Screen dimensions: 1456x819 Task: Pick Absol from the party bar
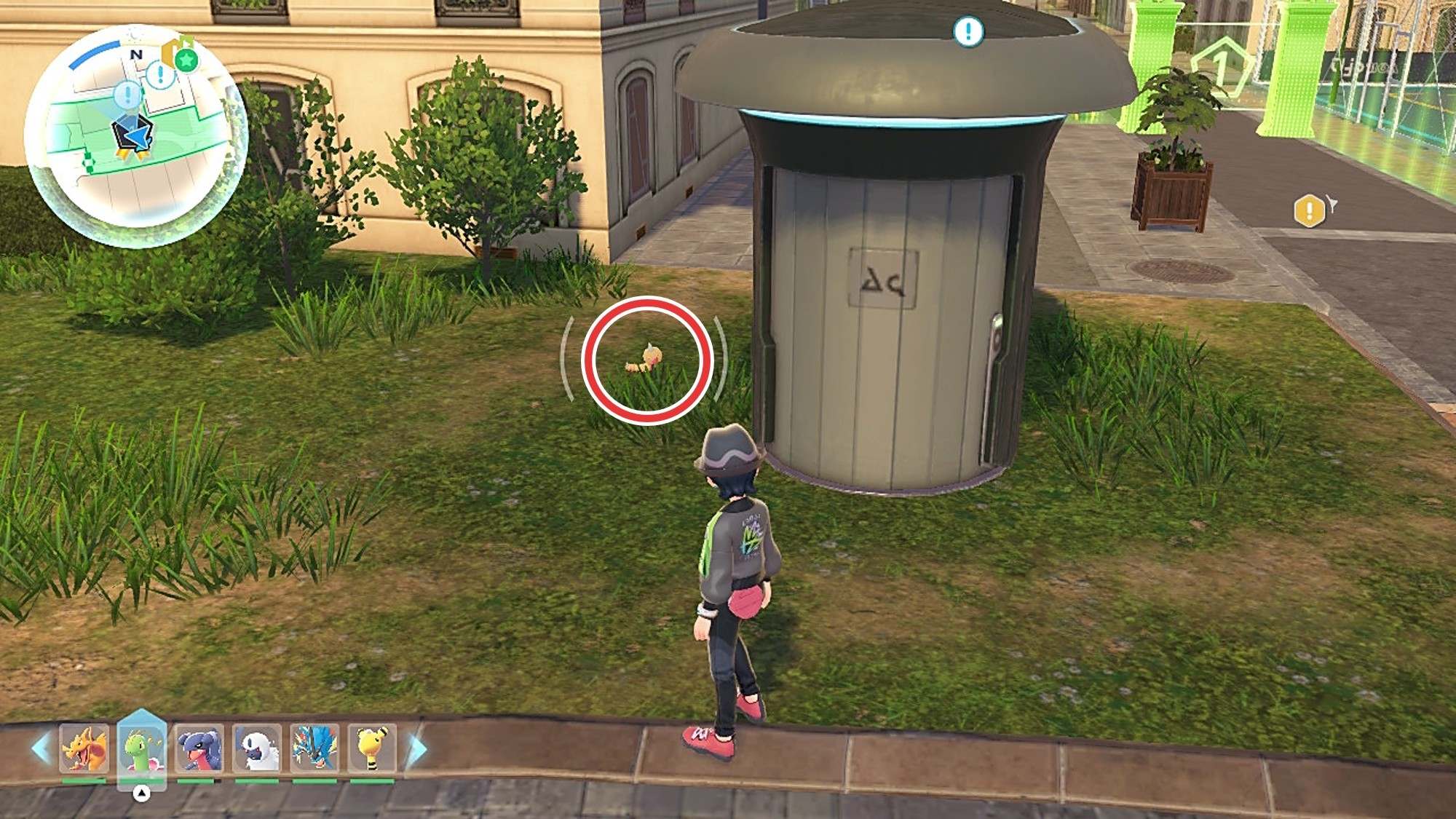point(257,748)
